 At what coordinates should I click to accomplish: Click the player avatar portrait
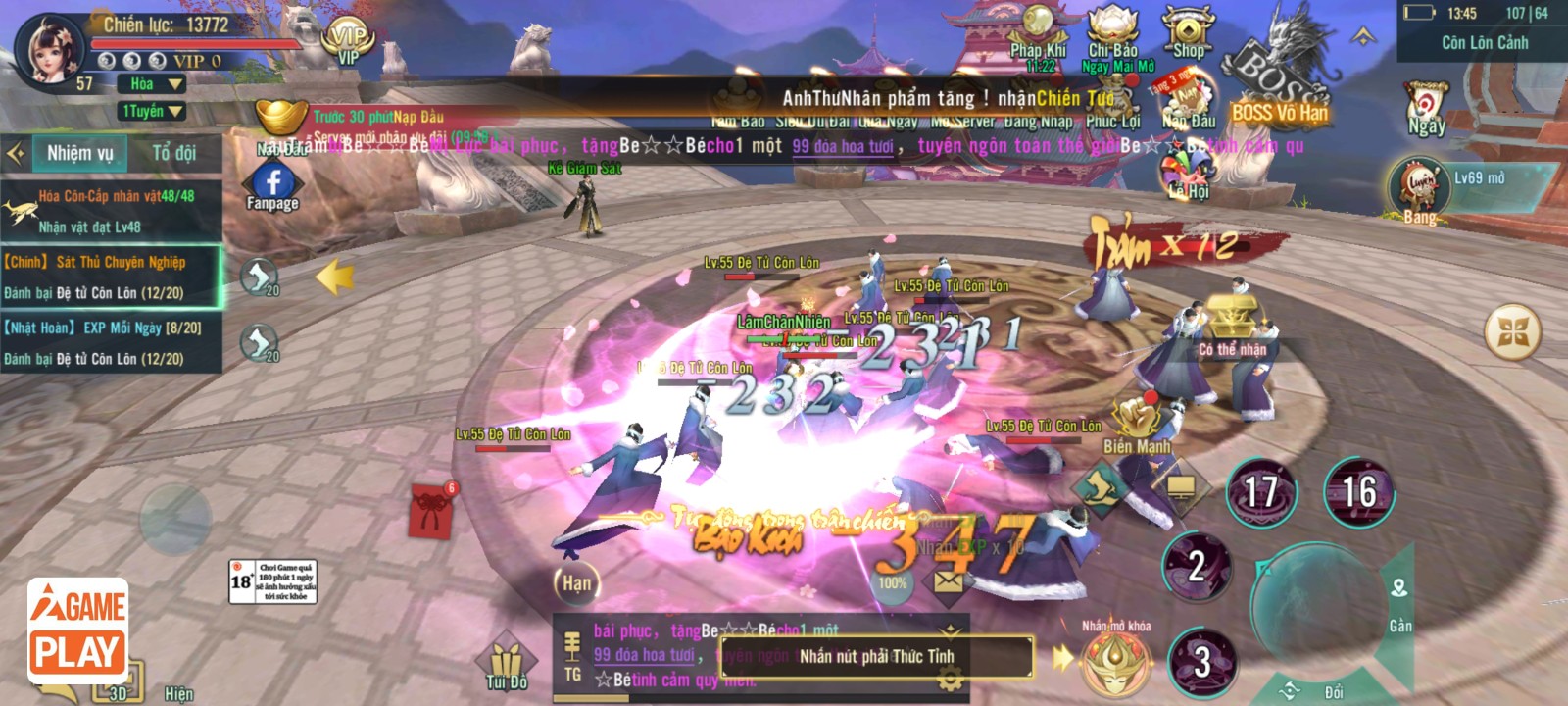click(x=51, y=51)
